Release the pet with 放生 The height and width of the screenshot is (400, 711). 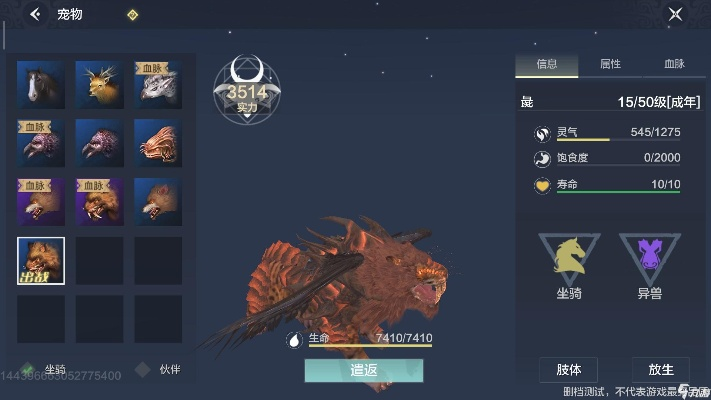[661, 370]
